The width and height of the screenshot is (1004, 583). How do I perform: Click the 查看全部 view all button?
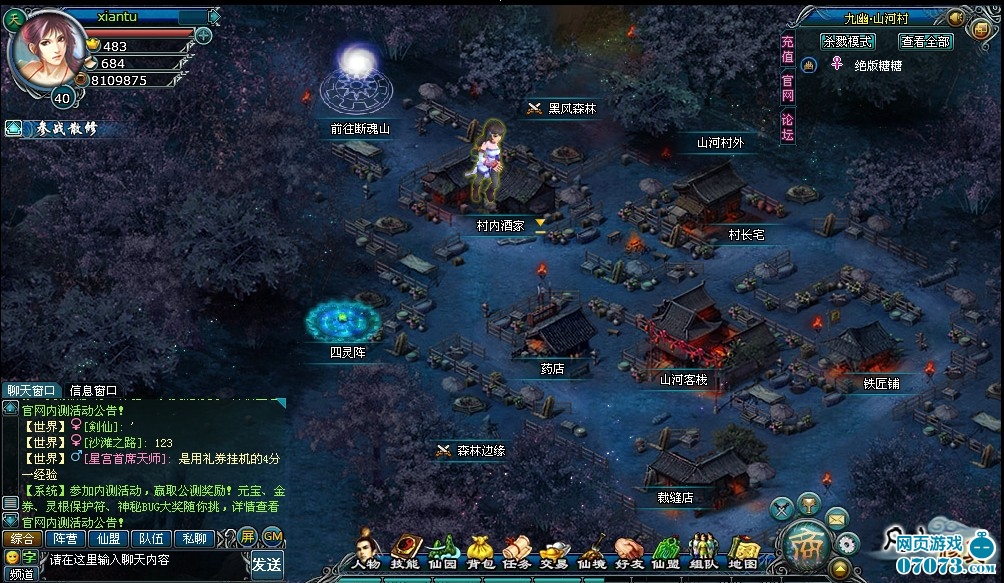coord(926,42)
